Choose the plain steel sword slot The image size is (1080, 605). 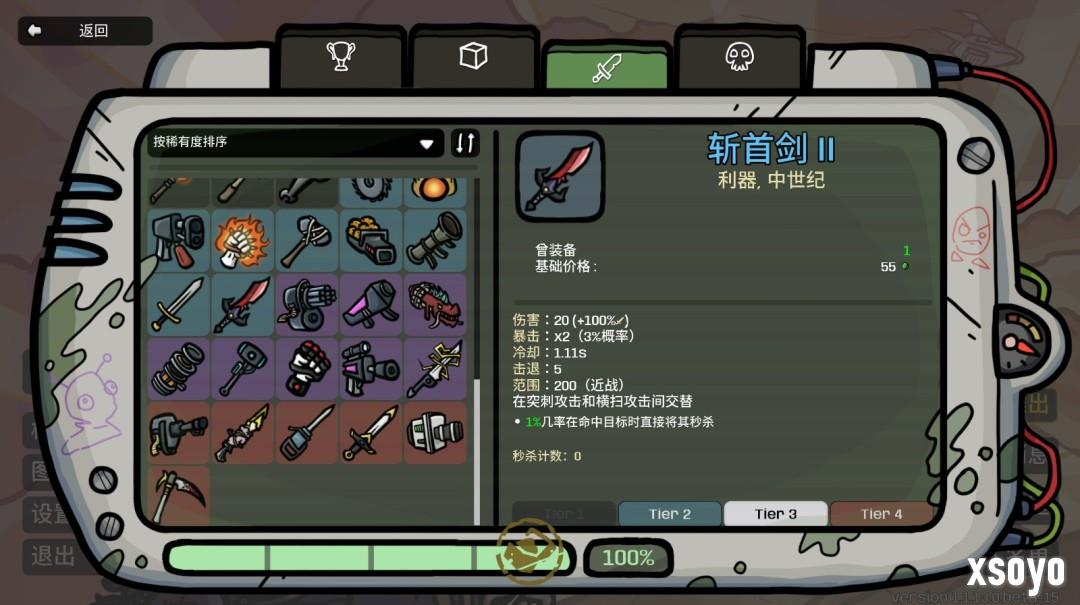(179, 304)
